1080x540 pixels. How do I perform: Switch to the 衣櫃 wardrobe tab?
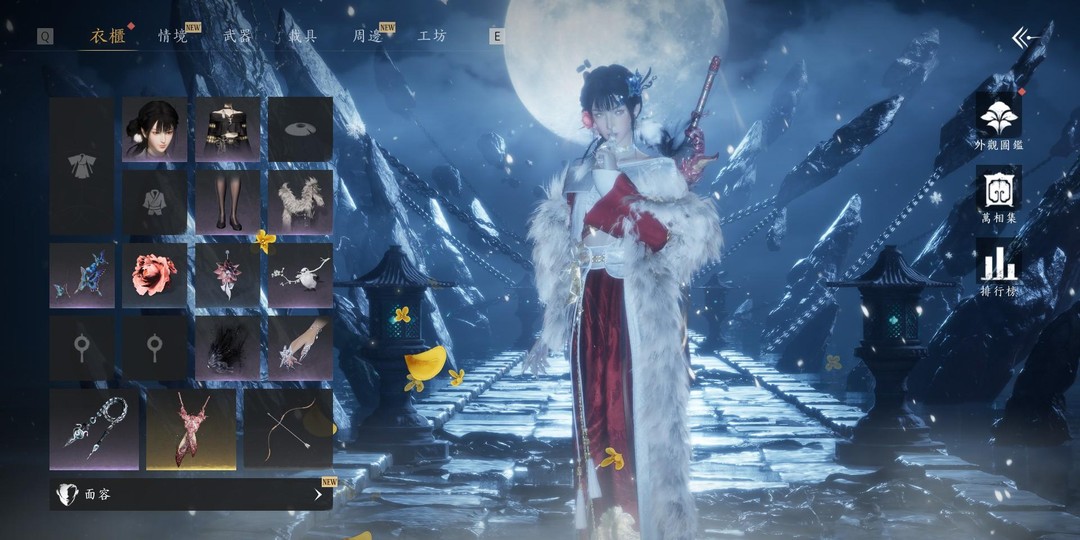pos(108,36)
